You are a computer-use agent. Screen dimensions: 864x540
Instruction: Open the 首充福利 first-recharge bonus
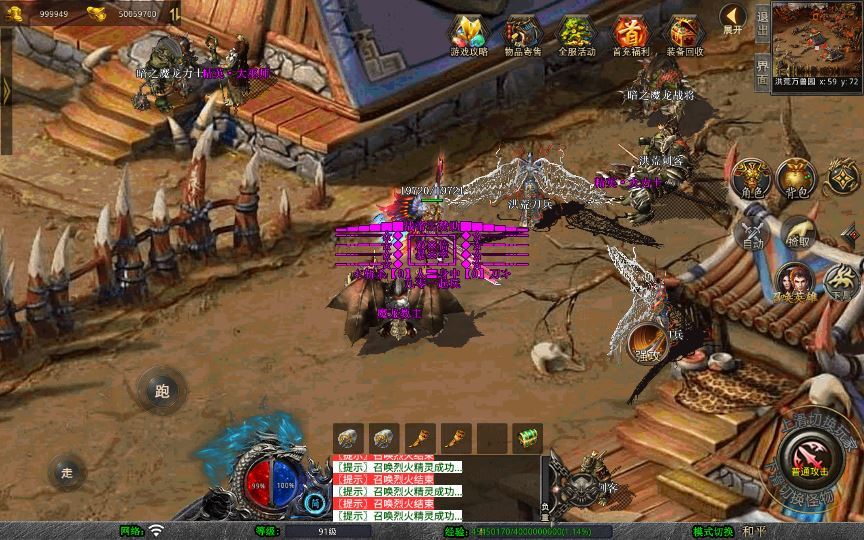pos(630,34)
